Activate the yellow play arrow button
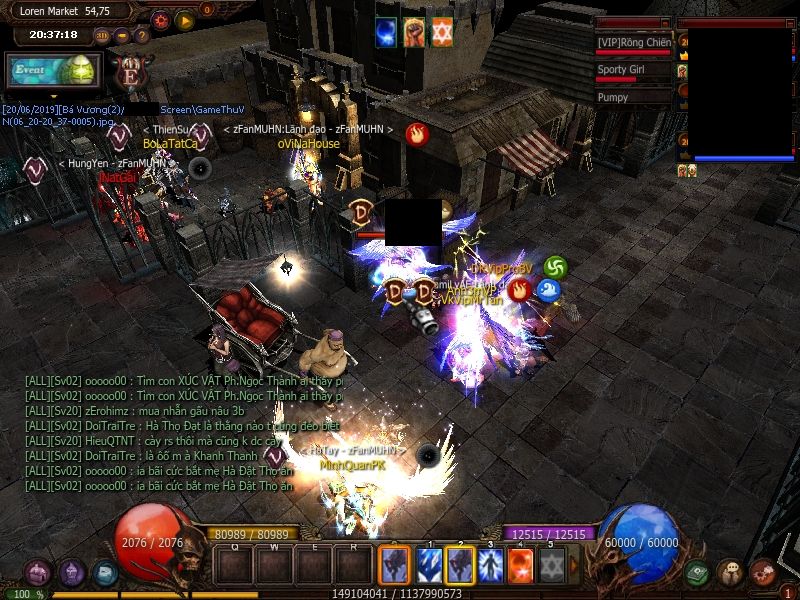Image resolution: width=800 pixels, height=600 pixels. point(185,19)
